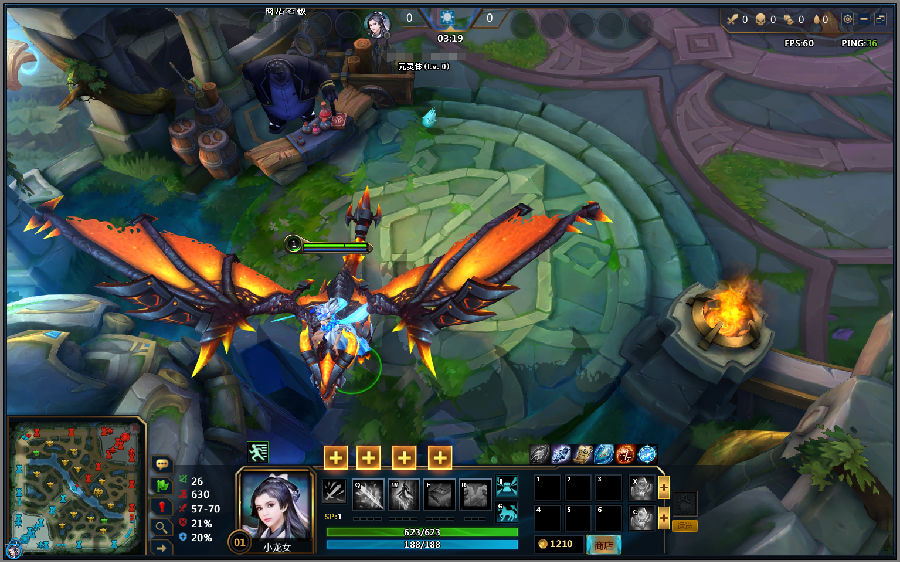This screenshot has height=562, width=900.
Task: Select the green flag signal button
Action: [162, 486]
